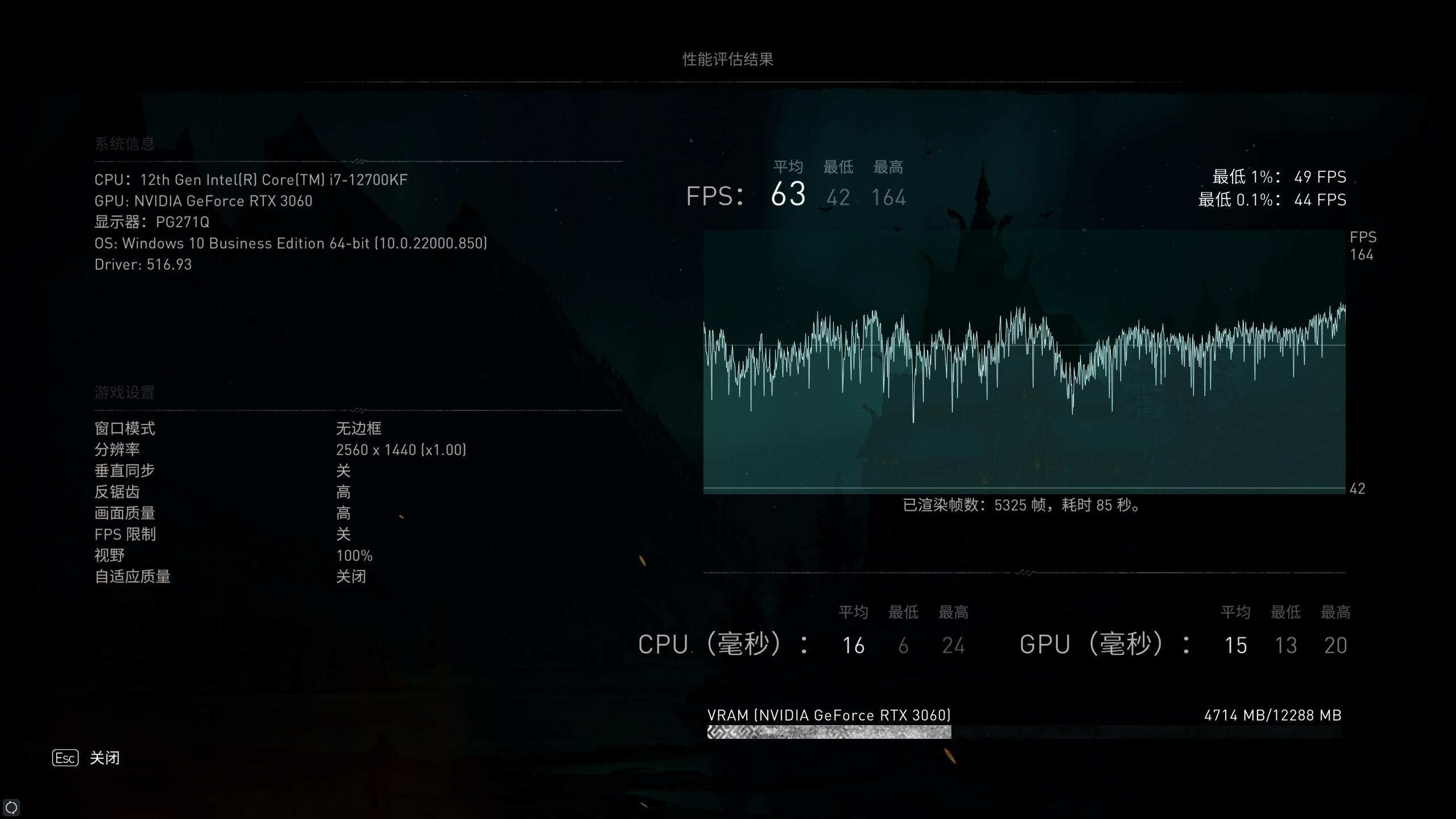Click the Esc key icon next to 关闭

point(65,758)
